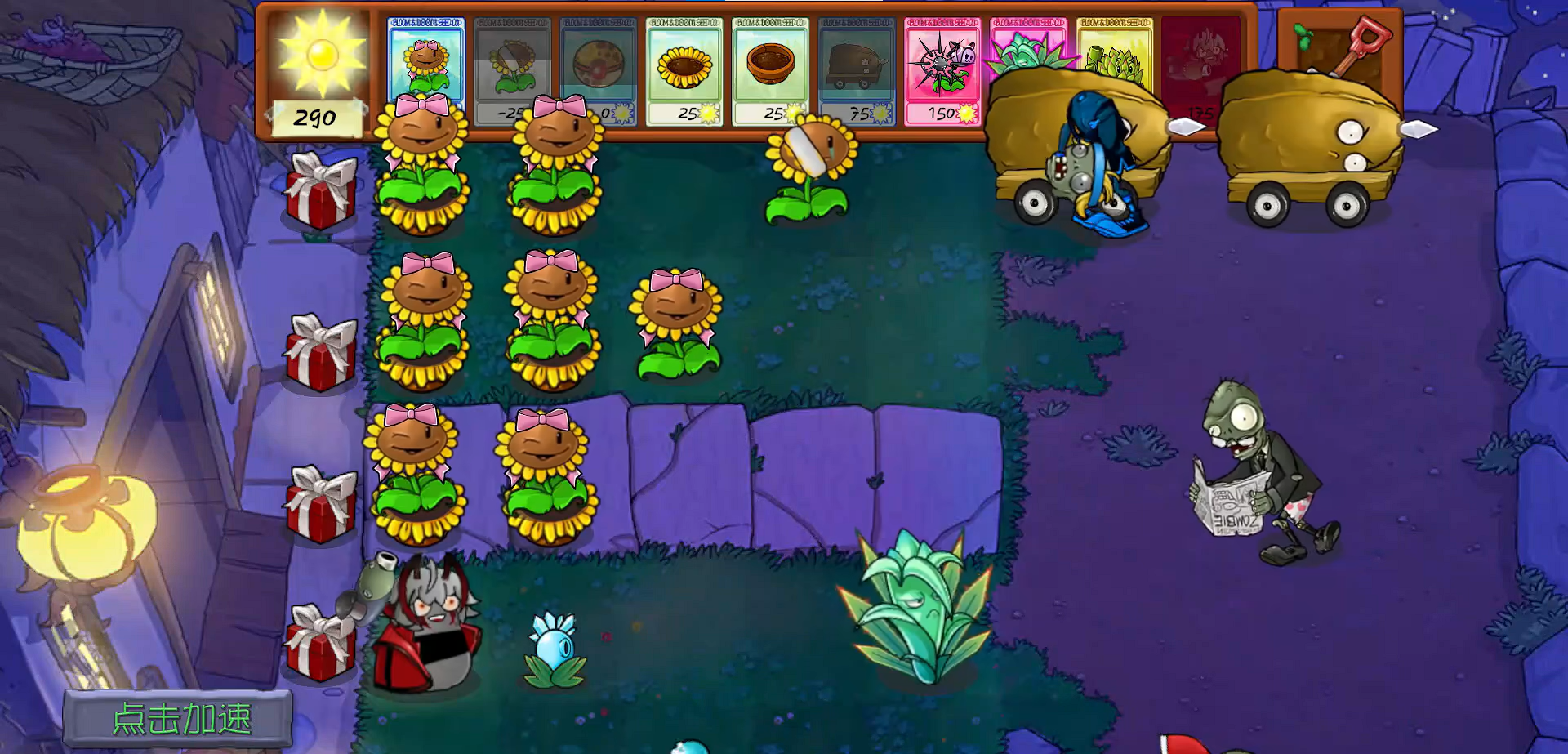
Task: Select the wooden cart seed card
Action: tap(856, 71)
